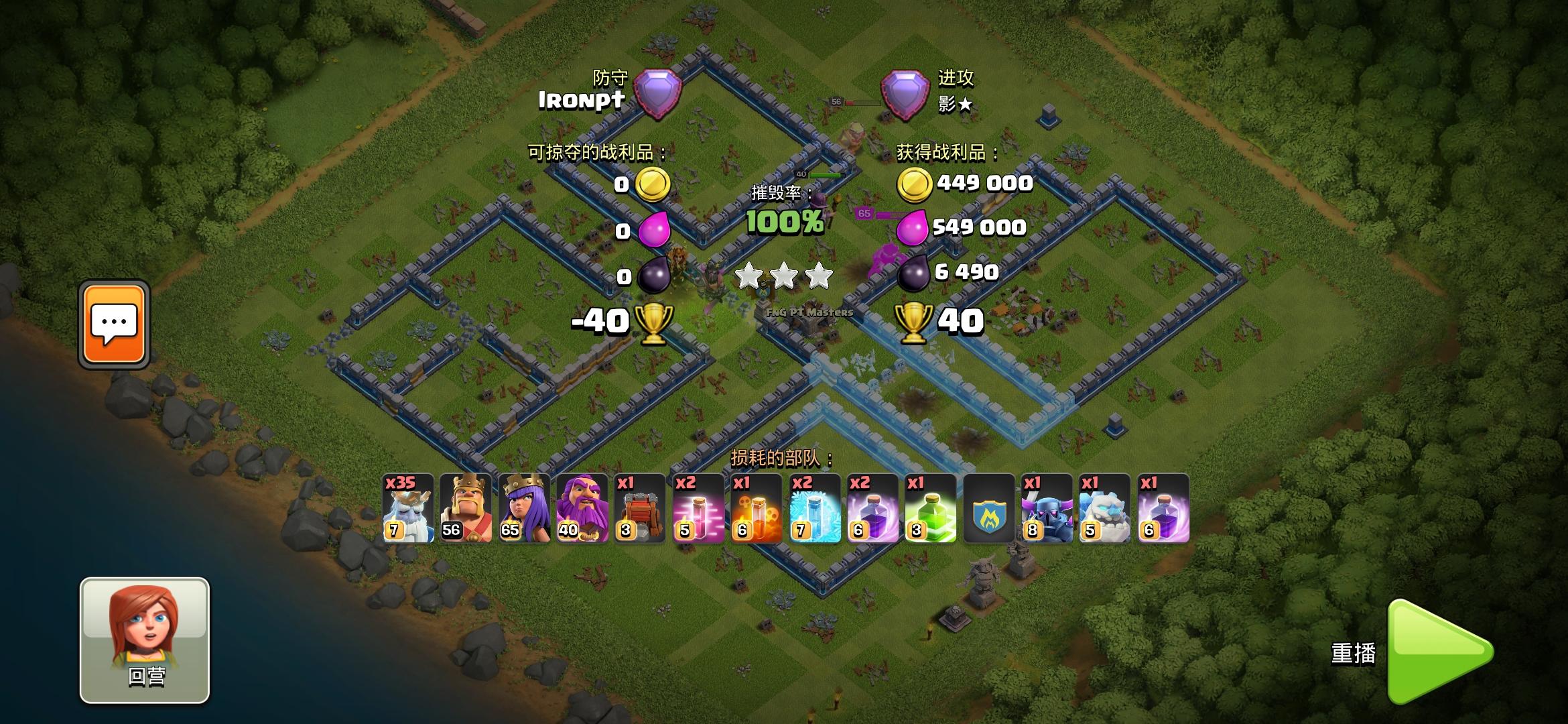1568x724 pixels.
Task: Tap the Clan Castle shield badge icon
Action: point(988,508)
